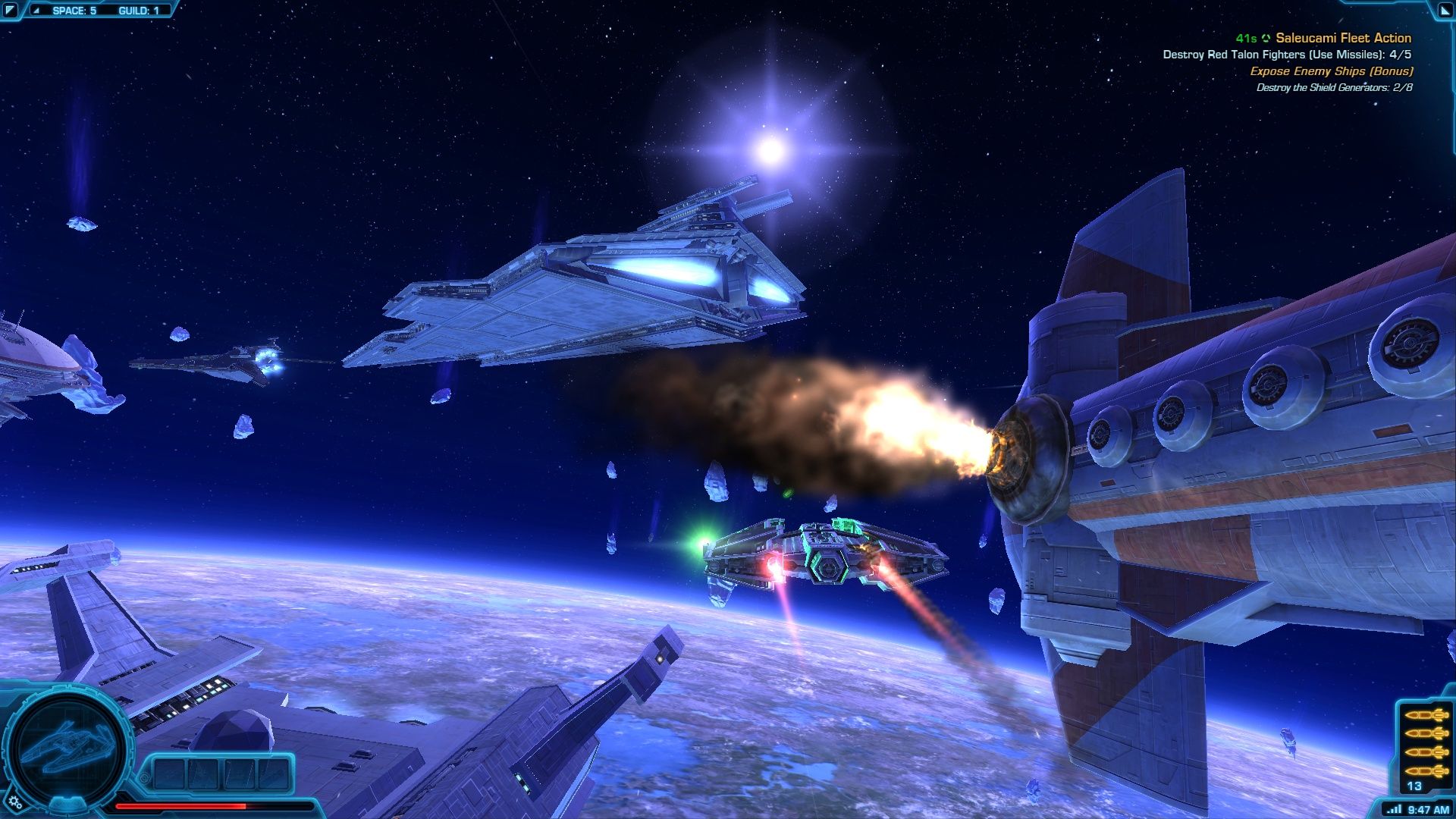Click the bottom missile icon in the ammo display
The height and width of the screenshot is (819, 1456).
click(x=1425, y=770)
